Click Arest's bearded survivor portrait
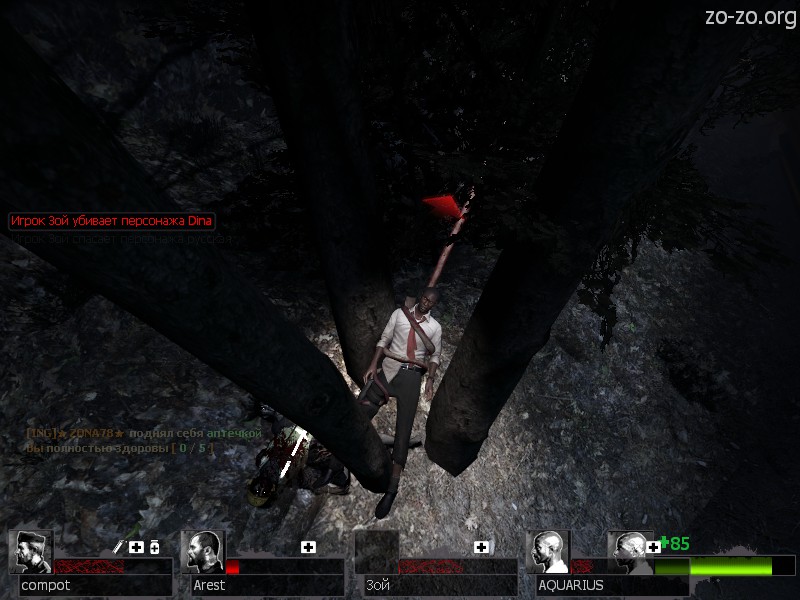 (x=204, y=552)
